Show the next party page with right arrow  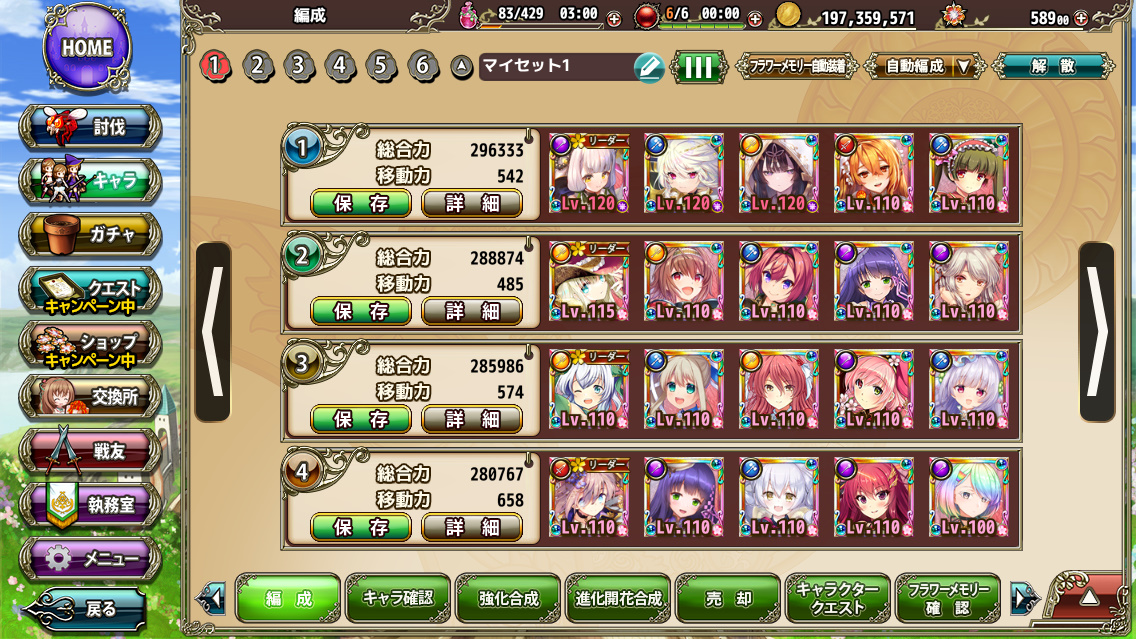pyautogui.click(x=1096, y=332)
